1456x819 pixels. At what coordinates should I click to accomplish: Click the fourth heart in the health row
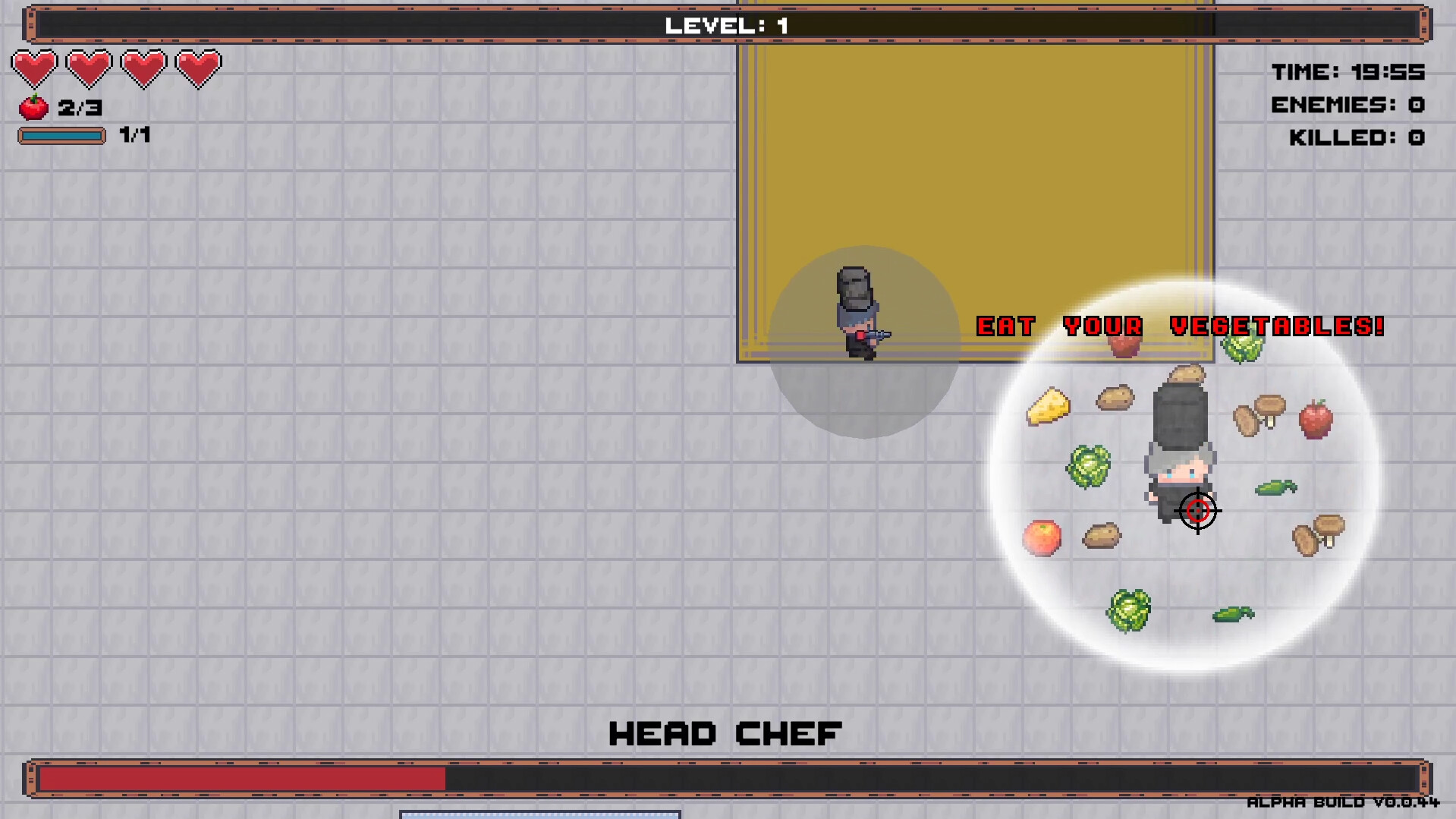197,68
